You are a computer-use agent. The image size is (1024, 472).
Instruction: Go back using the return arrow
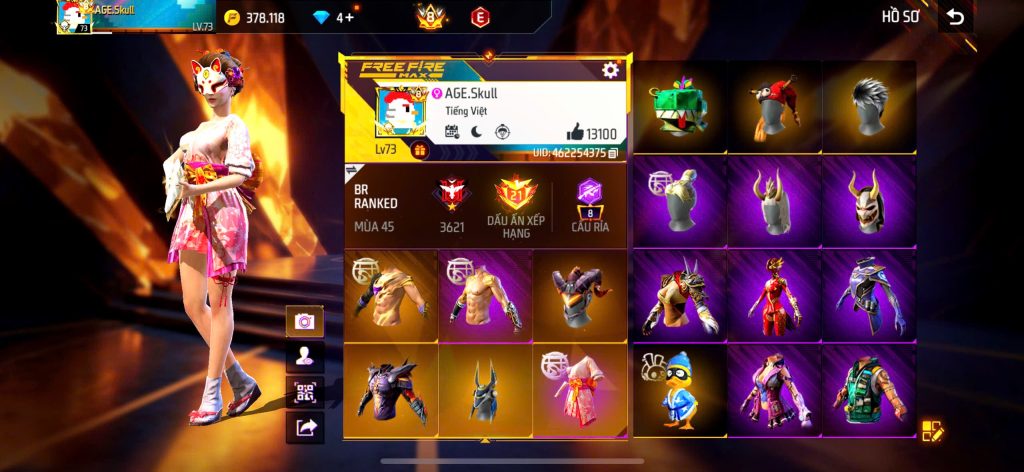(x=955, y=17)
